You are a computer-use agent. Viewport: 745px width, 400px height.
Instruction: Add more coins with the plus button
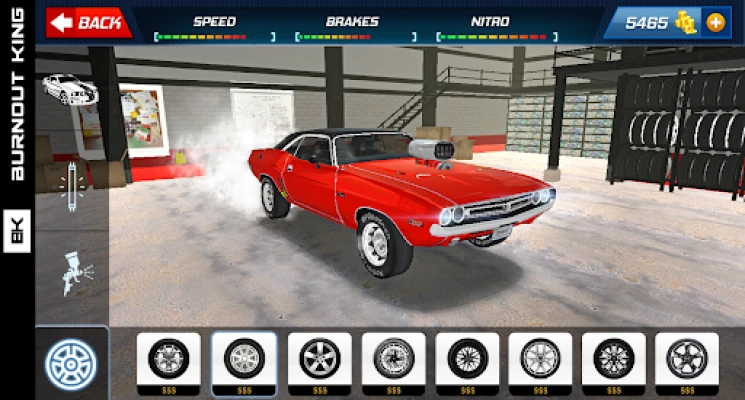[715, 22]
